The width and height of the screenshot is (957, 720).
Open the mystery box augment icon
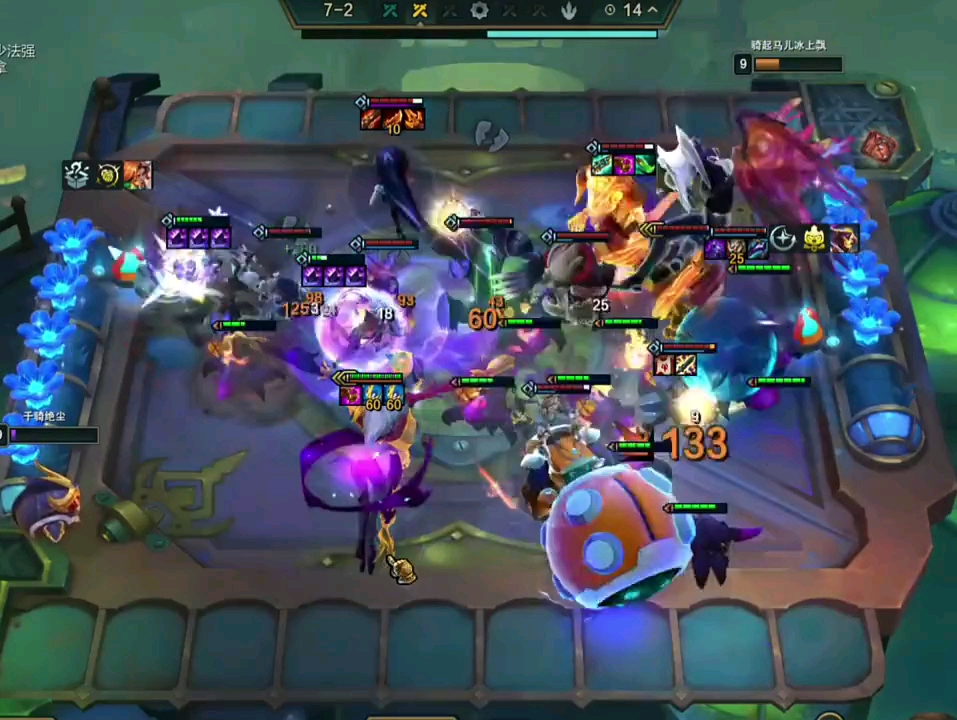[x=77, y=175]
